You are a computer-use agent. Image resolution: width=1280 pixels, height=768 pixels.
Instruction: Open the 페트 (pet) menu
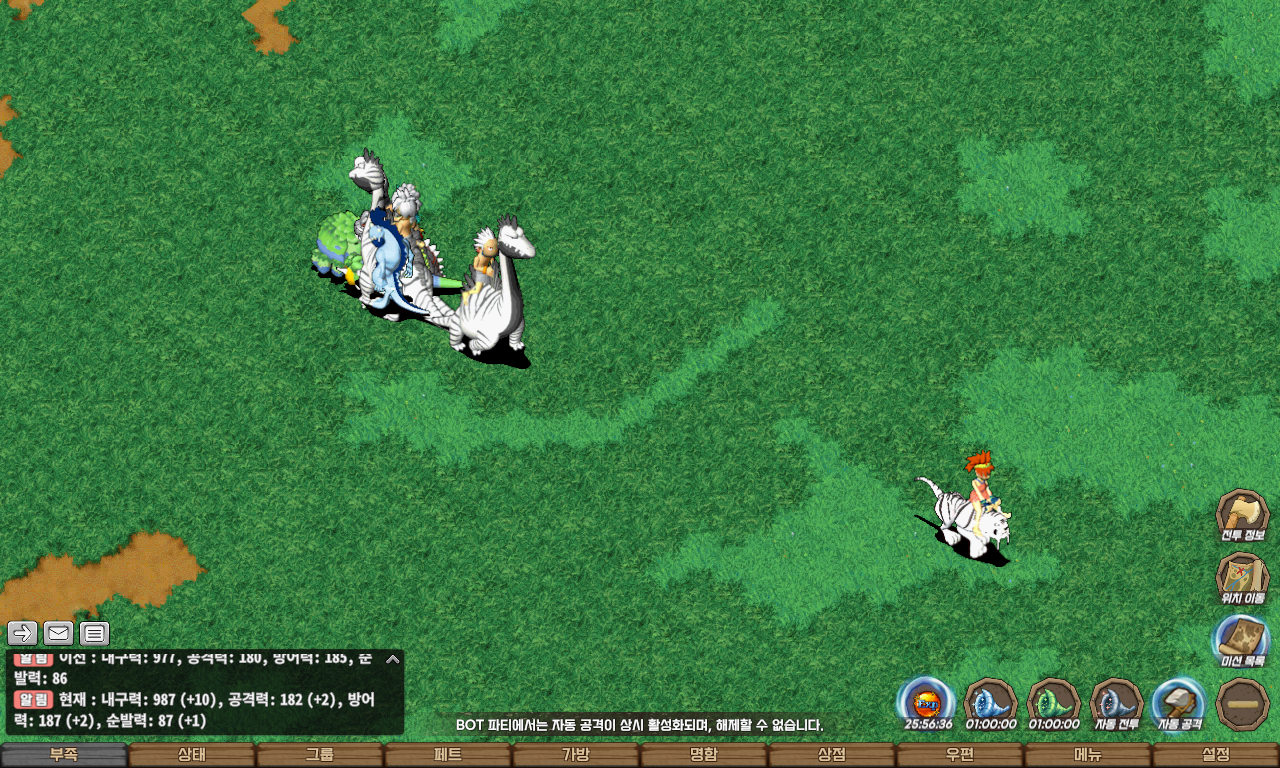pyautogui.click(x=448, y=755)
